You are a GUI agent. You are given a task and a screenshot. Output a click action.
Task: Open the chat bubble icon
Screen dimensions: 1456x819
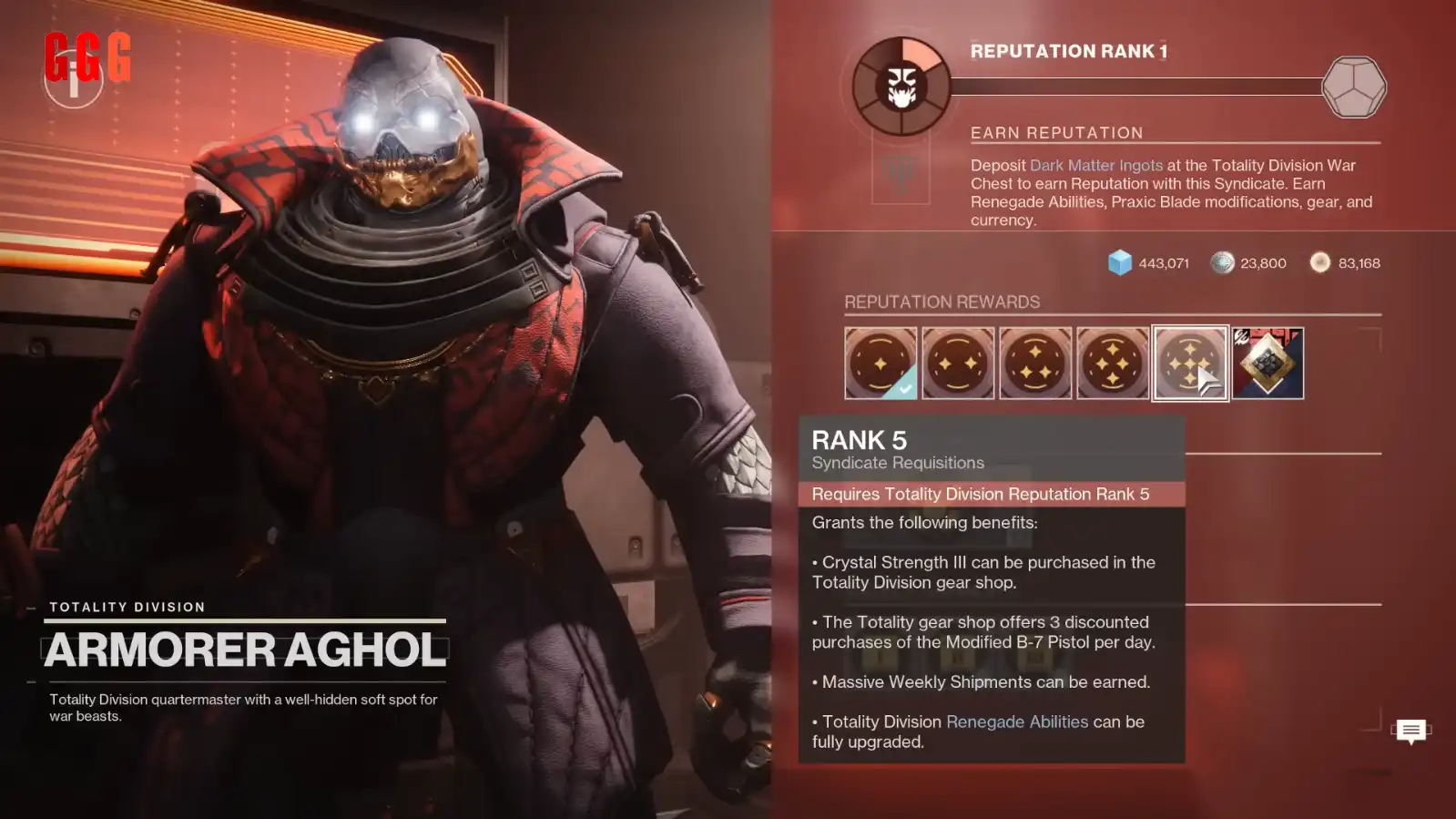click(1410, 731)
